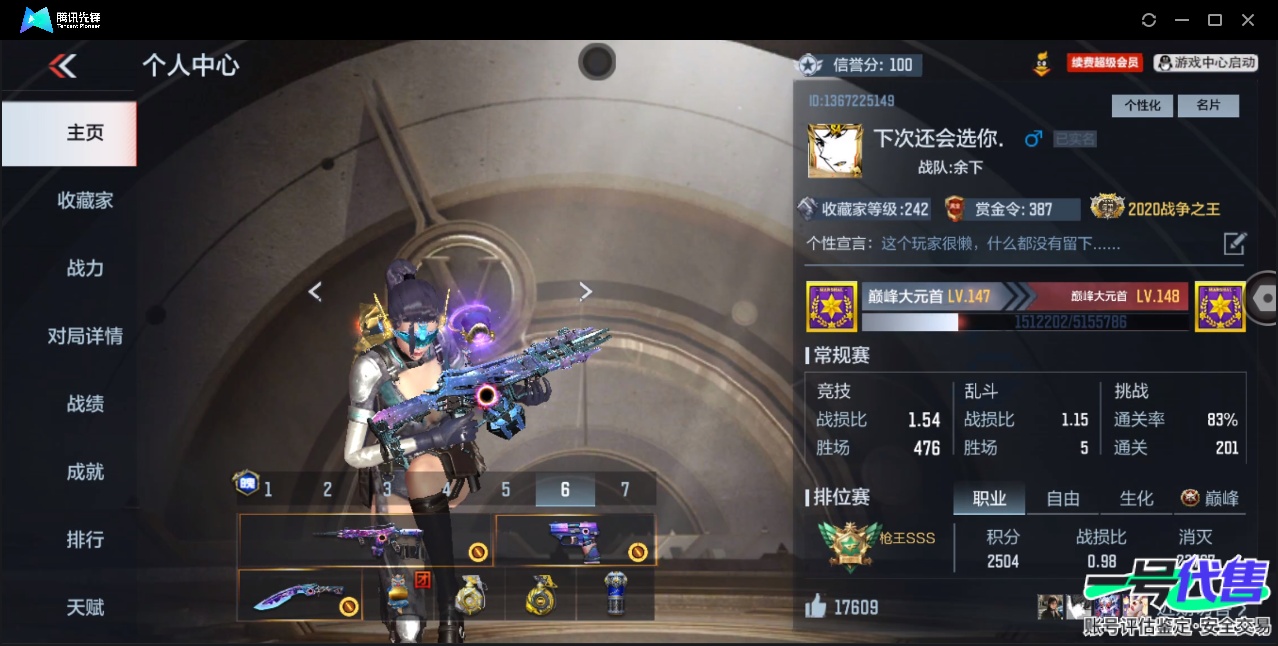Viewport: 1278px width, 646px height.
Task: Choose loadout slot number 7
Action: click(625, 489)
